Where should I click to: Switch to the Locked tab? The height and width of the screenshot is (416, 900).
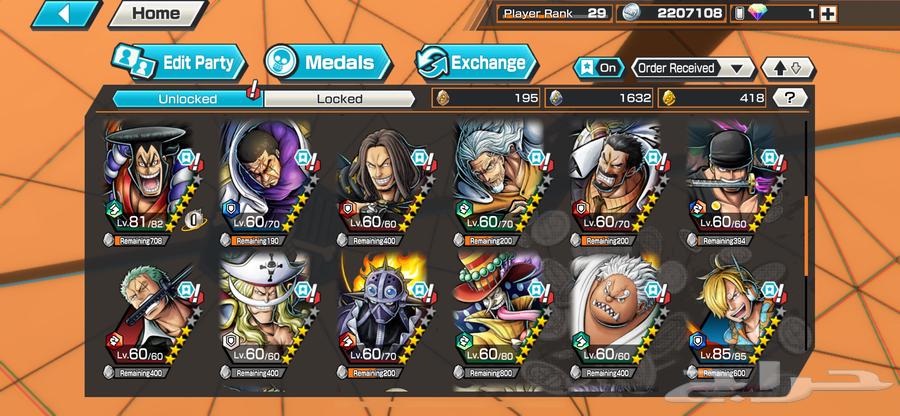tap(338, 98)
